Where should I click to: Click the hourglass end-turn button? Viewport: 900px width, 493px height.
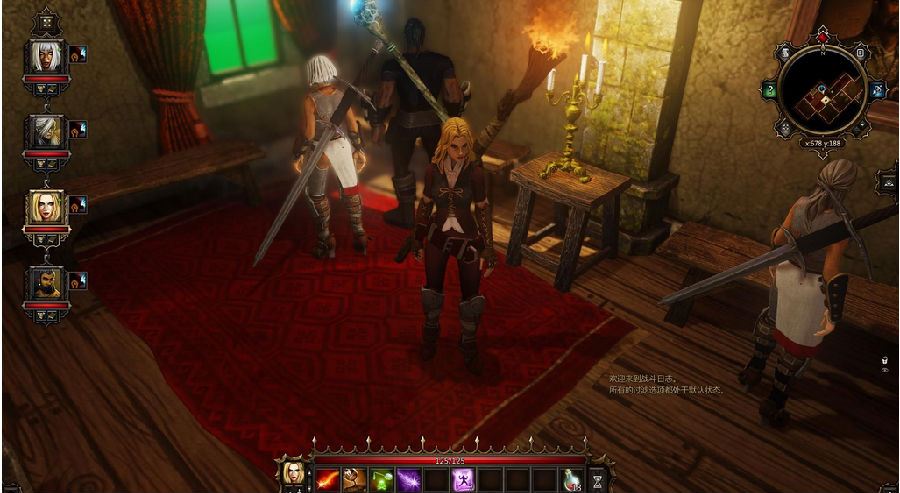[x=598, y=479]
